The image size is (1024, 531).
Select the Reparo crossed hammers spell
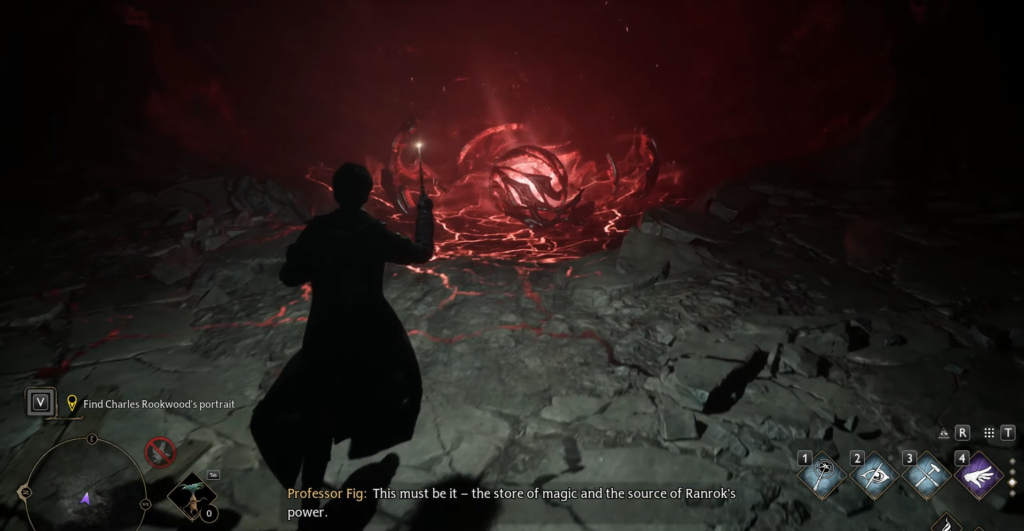926,476
